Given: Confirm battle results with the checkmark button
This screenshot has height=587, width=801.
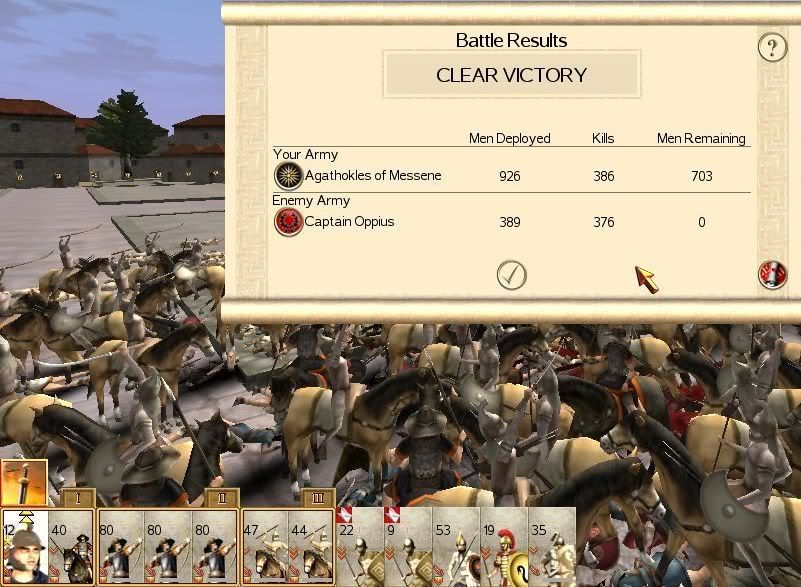Looking at the screenshot, I should tap(512, 275).
